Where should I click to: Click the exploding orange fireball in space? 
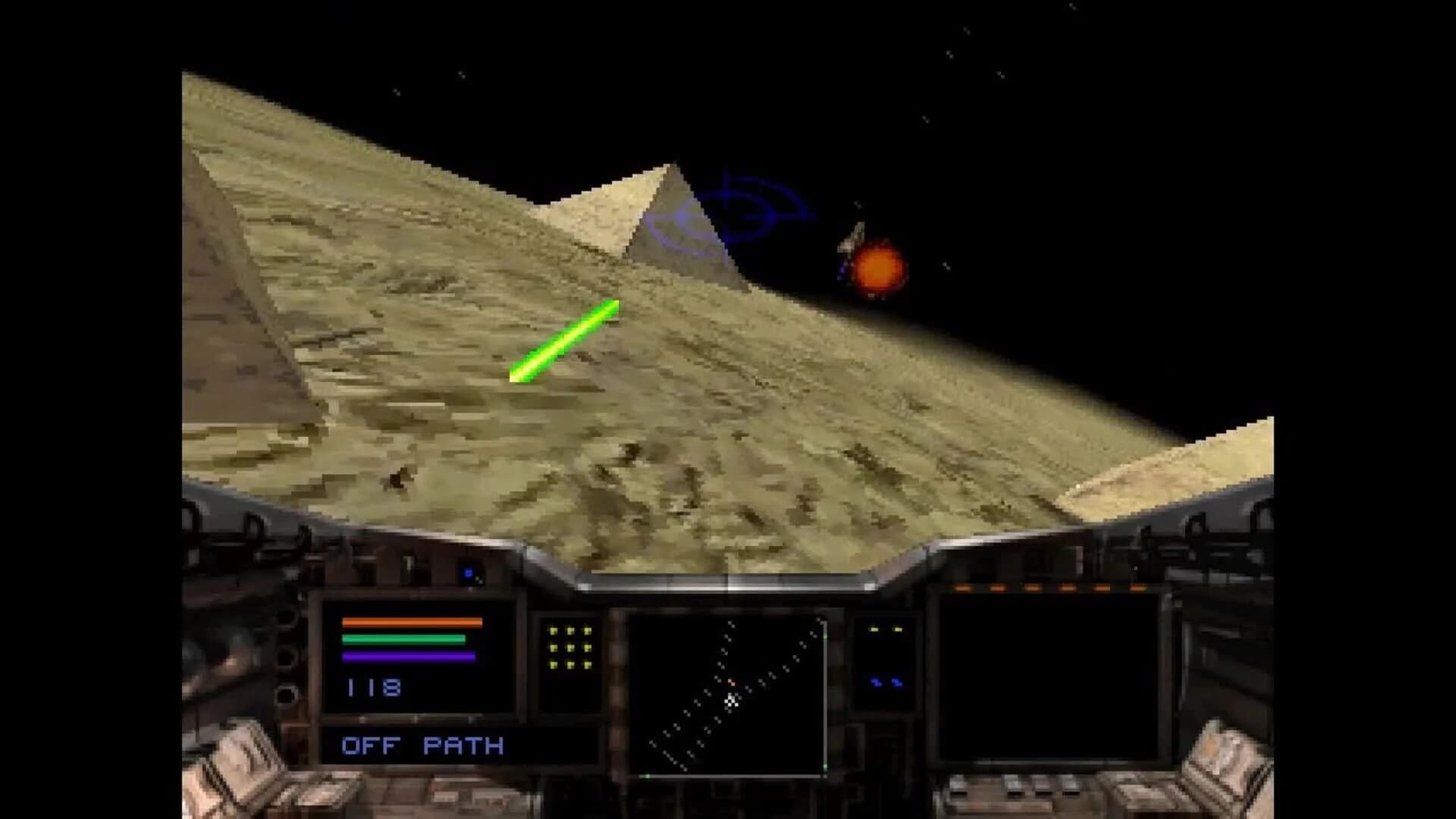click(x=877, y=269)
